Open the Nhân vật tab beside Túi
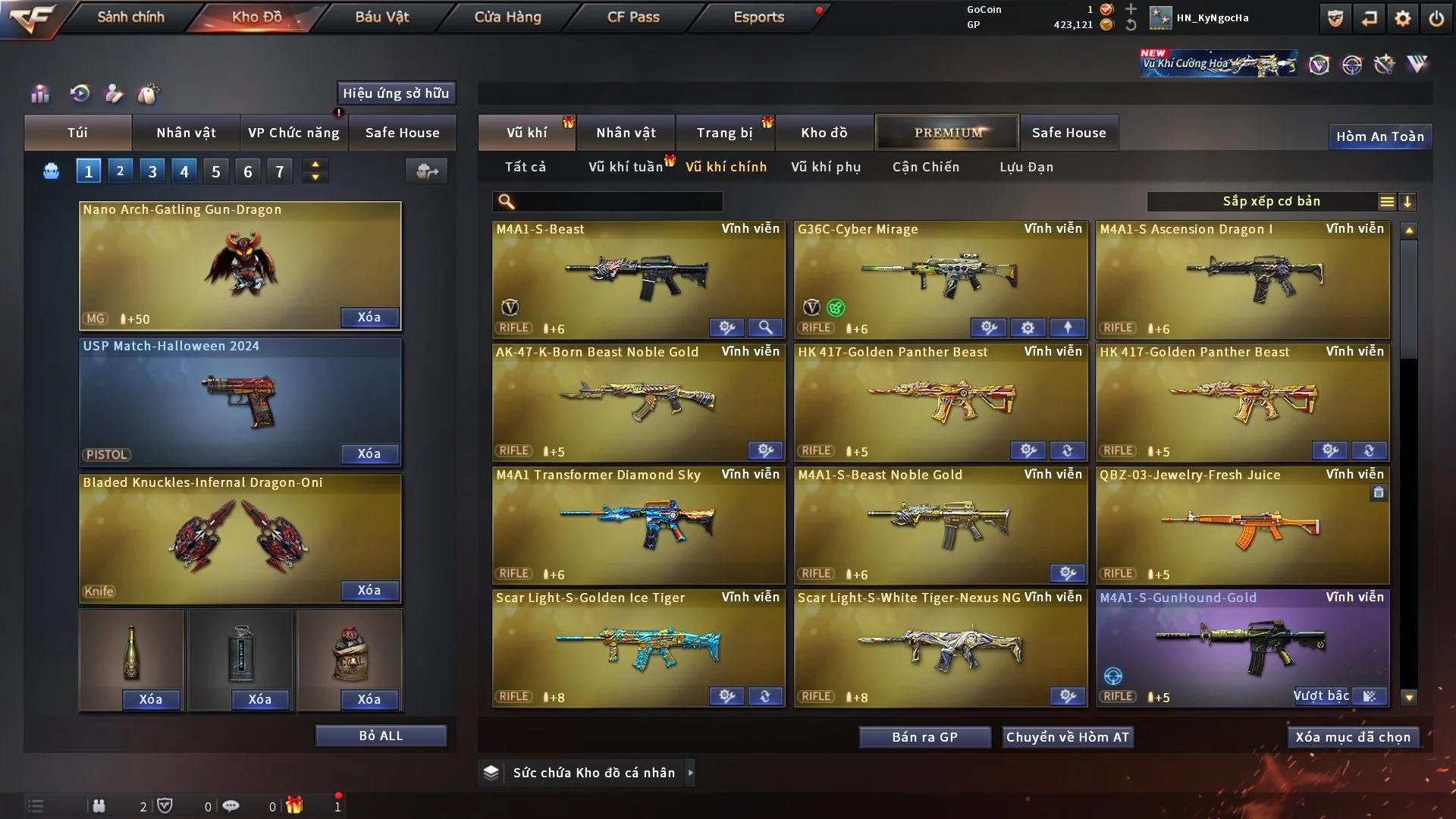The image size is (1456, 819). 186,133
